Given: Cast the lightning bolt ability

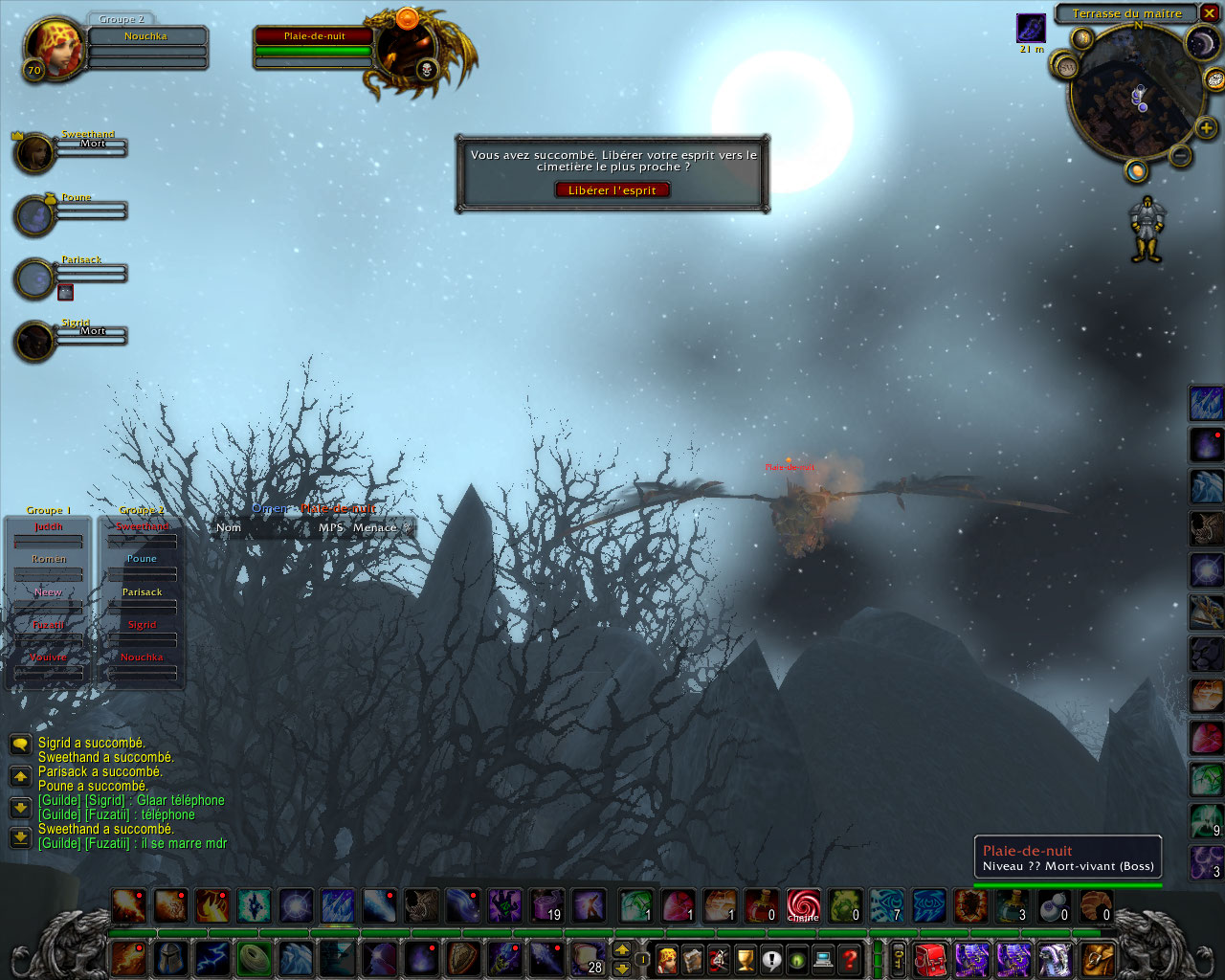Looking at the screenshot, I should click(212, 957).
